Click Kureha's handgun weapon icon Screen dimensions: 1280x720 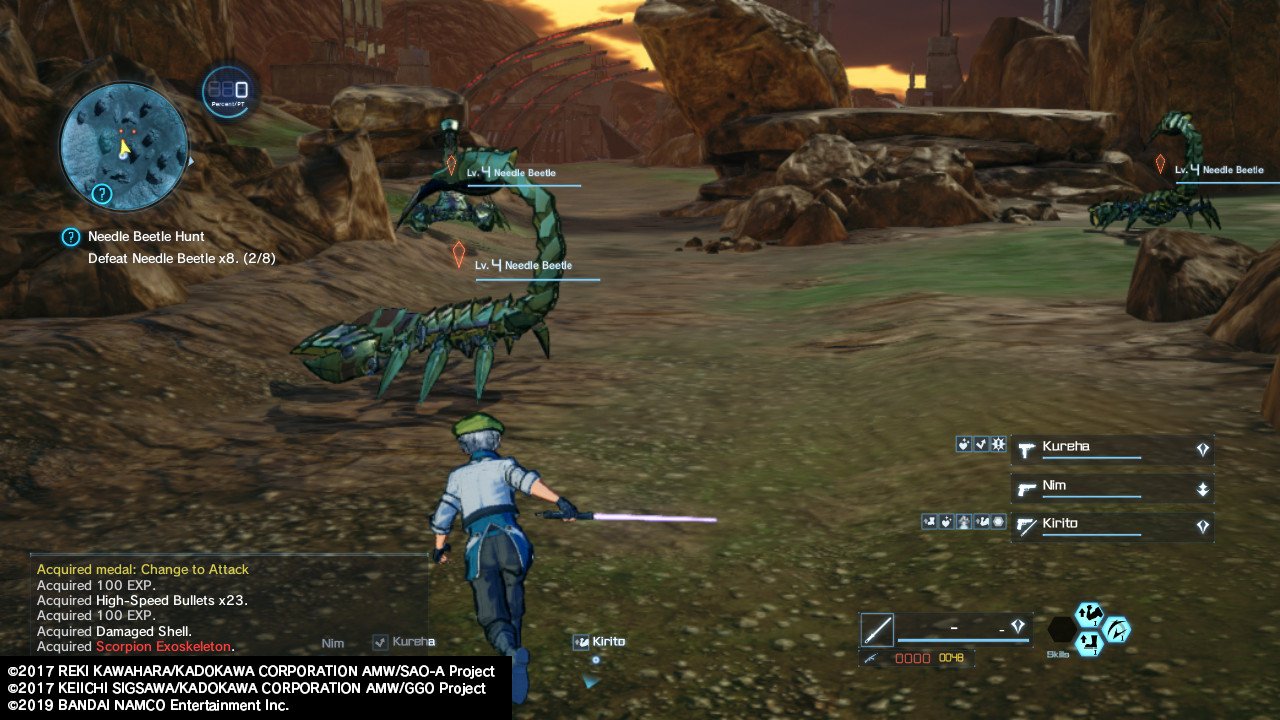tap(1026, 449)
